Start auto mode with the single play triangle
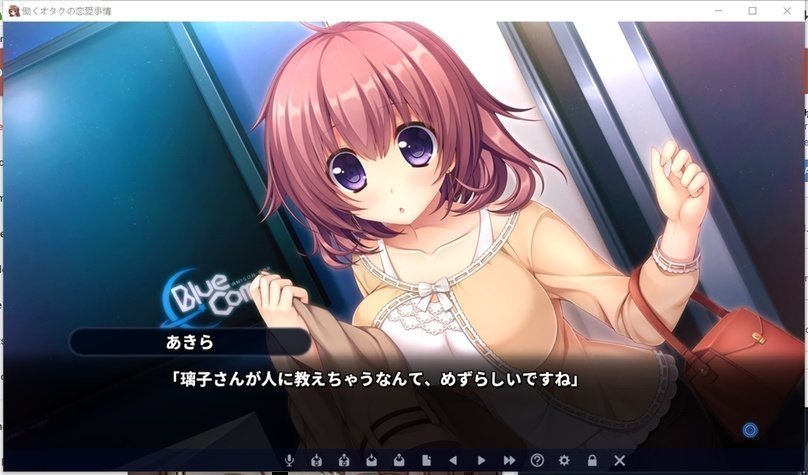This screenshot has width=808, height=475. point(481,460)
